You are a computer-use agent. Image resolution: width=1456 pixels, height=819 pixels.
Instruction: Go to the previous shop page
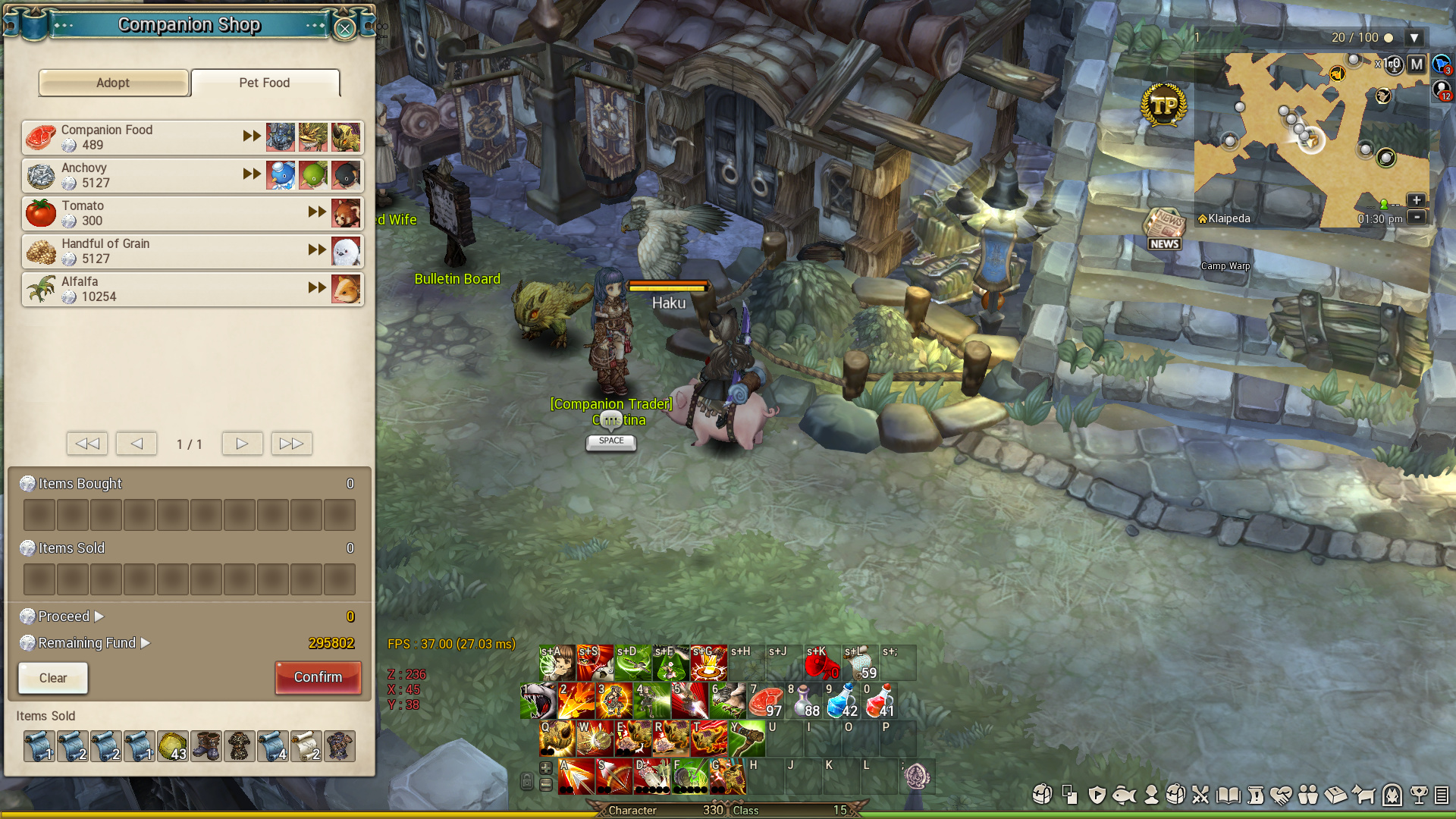pyautogui.click(x=136, y=444)
